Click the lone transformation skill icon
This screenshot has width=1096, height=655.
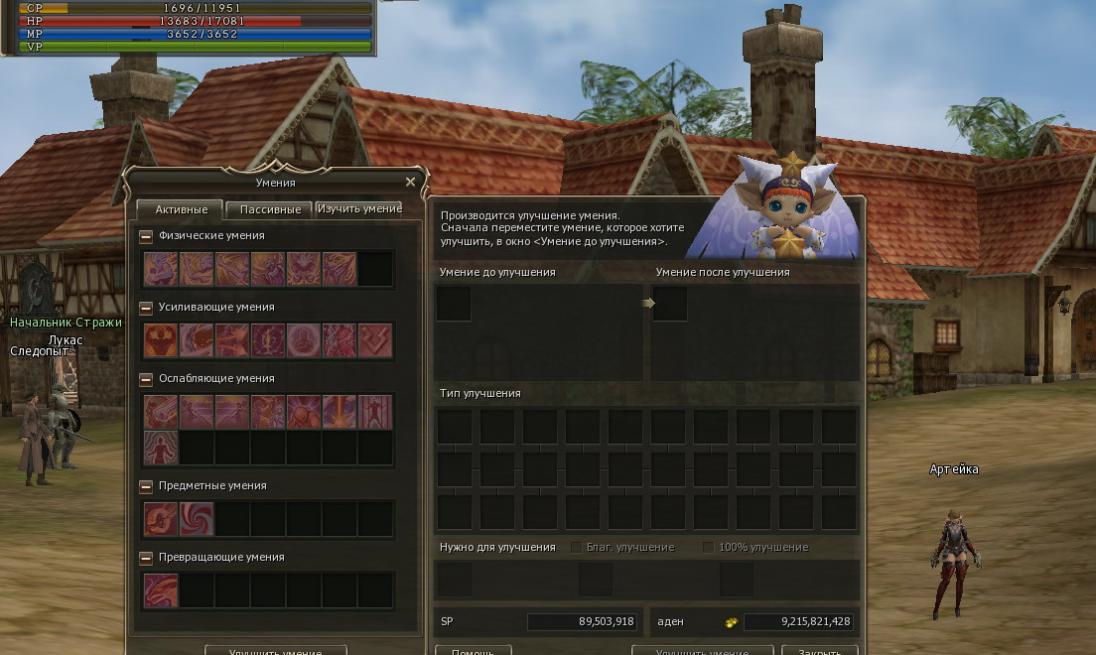[161, 590]
